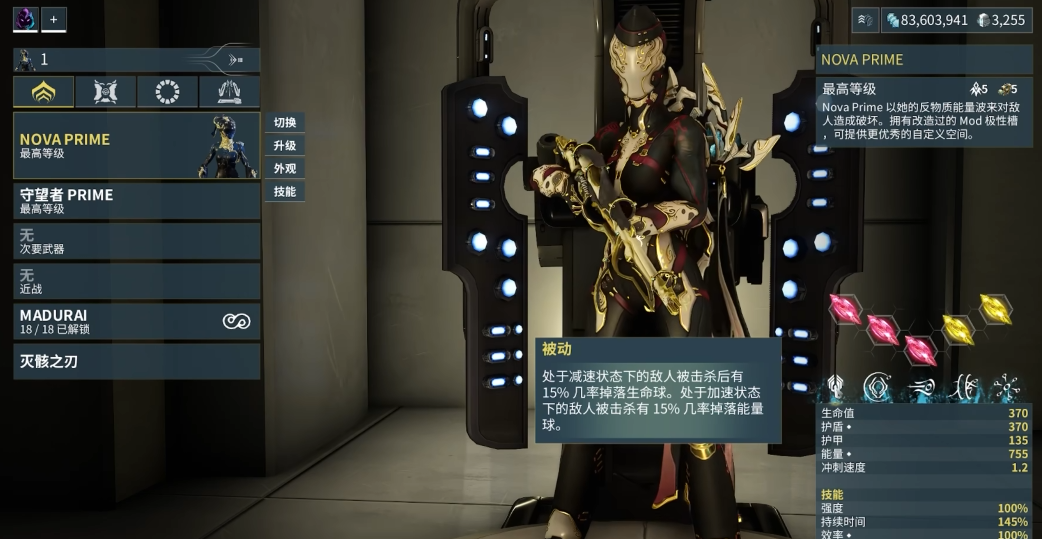Select the Molecular Prime ability icon
Viewport: 1042px width, 539px height.
coord(1004,387)
